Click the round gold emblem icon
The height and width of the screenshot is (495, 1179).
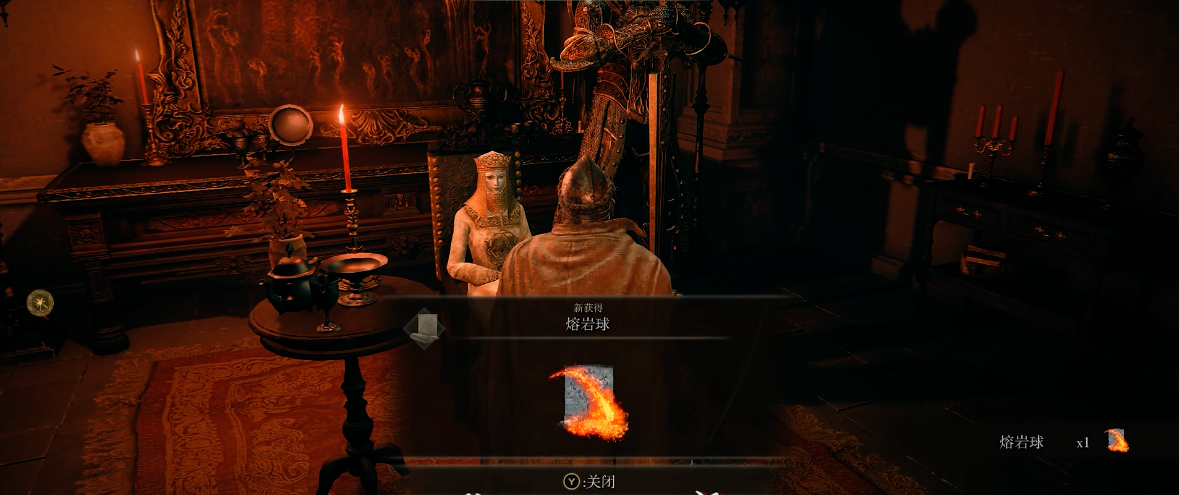tap(40, 302)
